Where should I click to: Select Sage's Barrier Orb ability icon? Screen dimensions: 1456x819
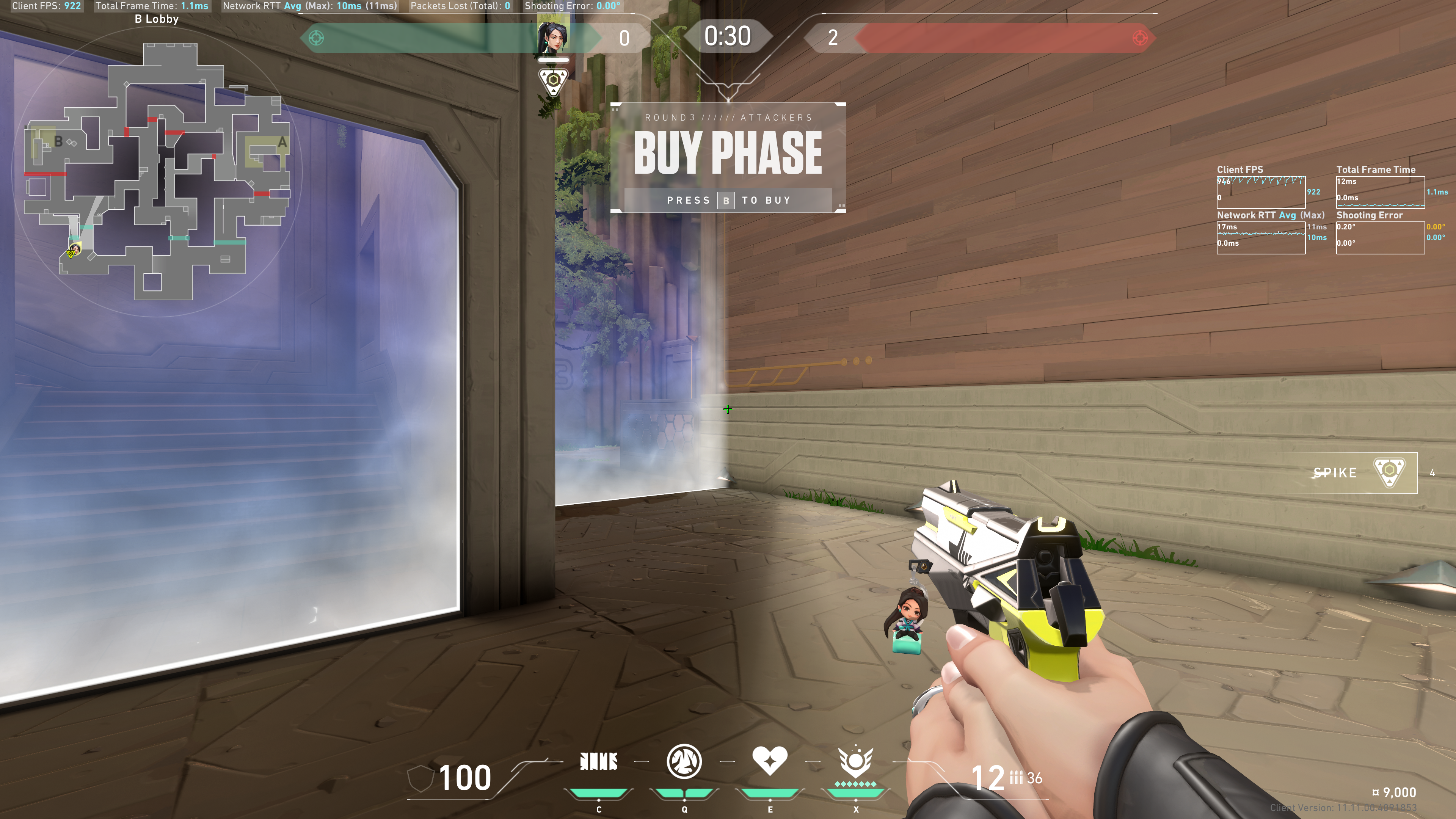(x=599, y=762)
